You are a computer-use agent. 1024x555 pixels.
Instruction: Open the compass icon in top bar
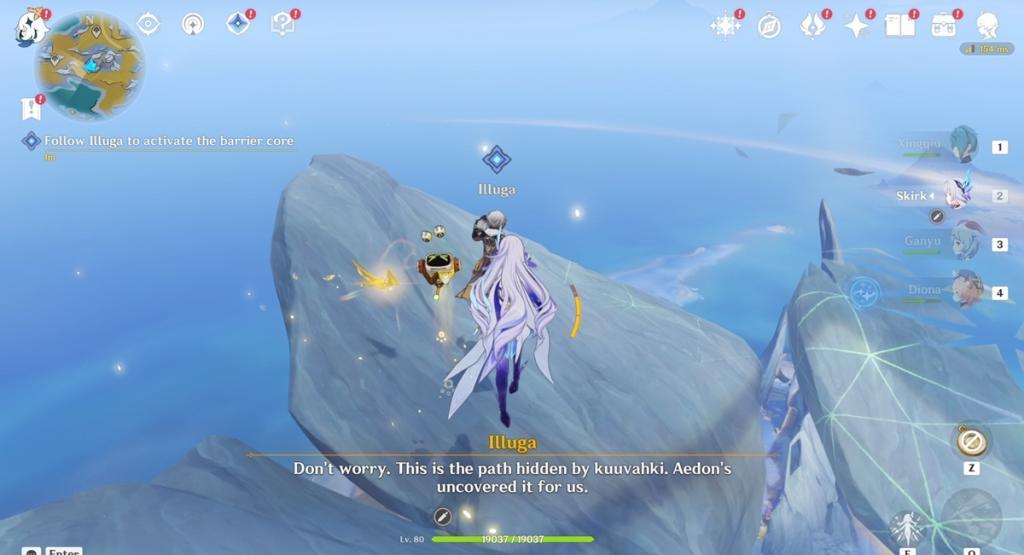(x=769, y=26)
